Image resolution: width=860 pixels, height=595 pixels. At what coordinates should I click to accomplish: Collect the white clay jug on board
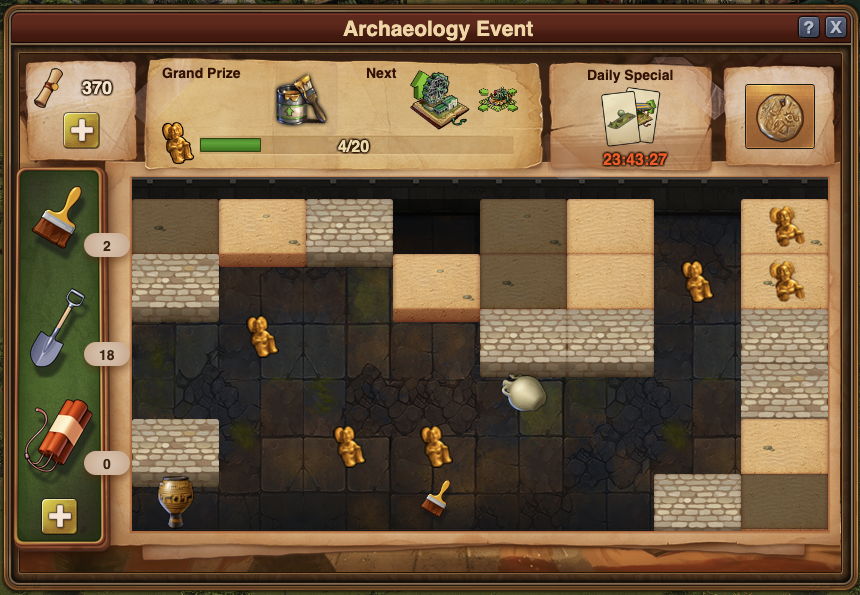coord(523,392)
